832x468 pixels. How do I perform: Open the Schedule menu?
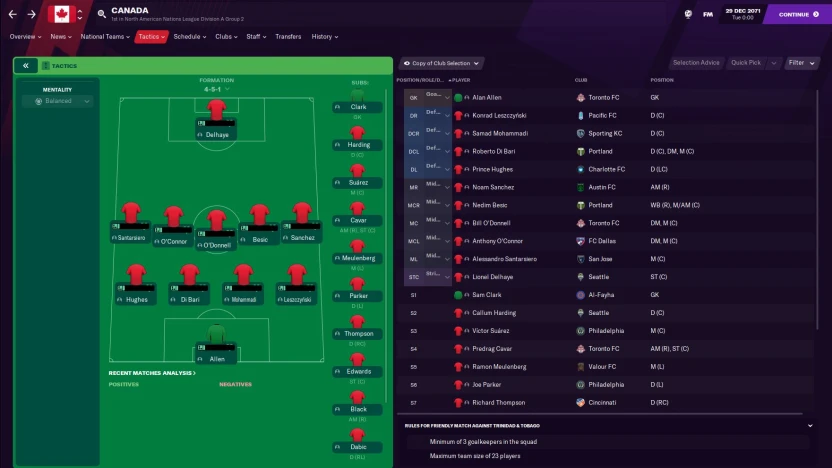189,37
